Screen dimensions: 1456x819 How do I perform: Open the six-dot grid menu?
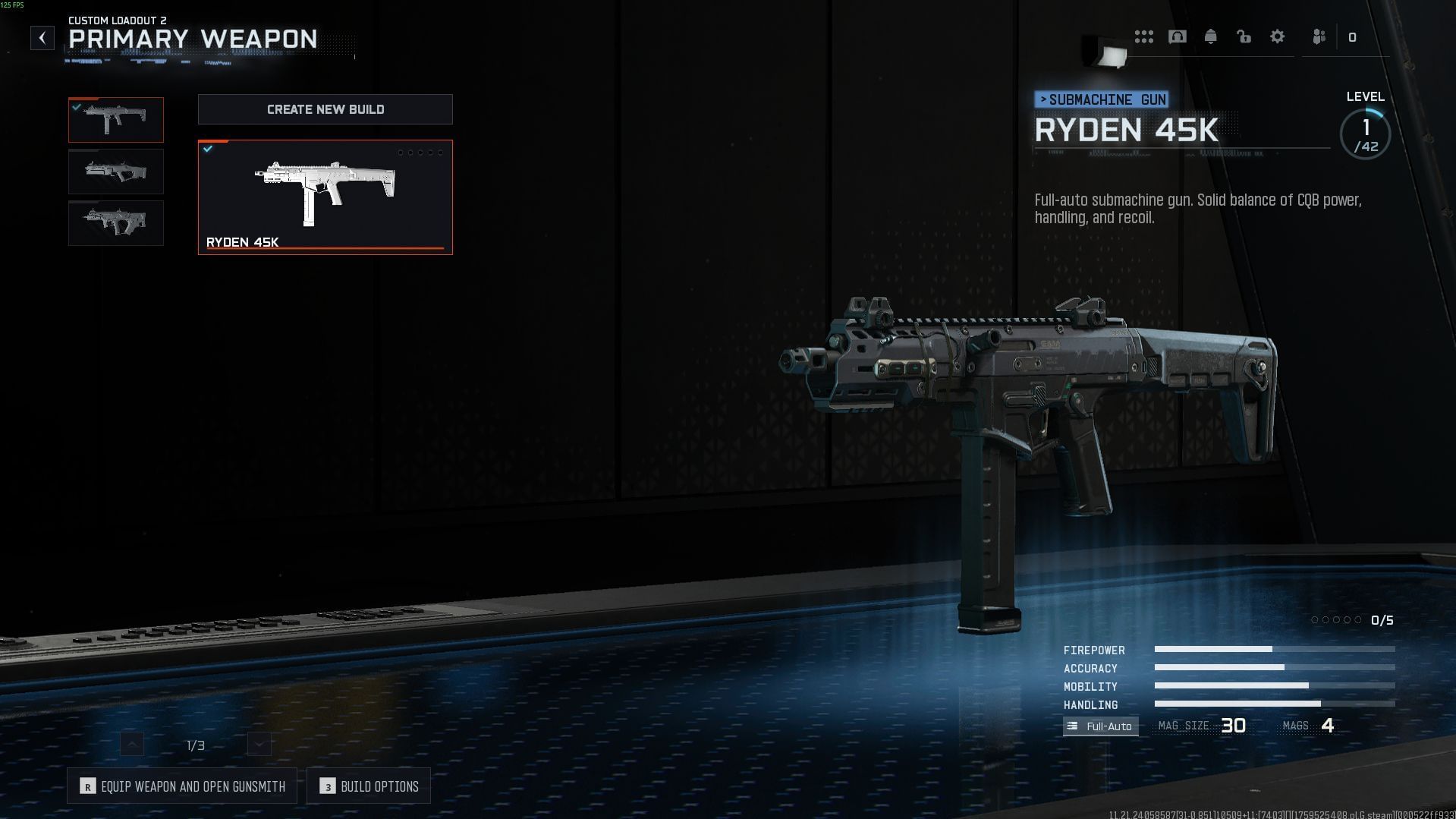(x=1144, y=36)
